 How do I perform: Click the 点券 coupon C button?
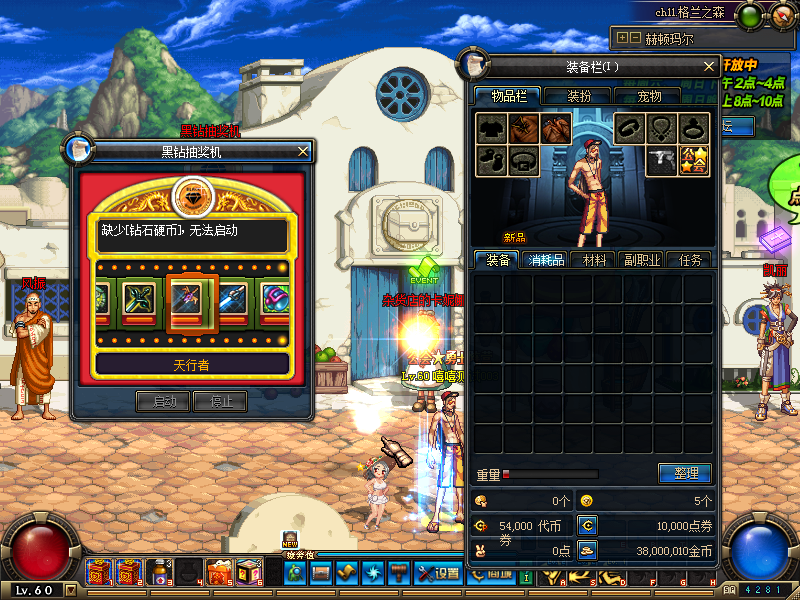(x=587, y=525)
